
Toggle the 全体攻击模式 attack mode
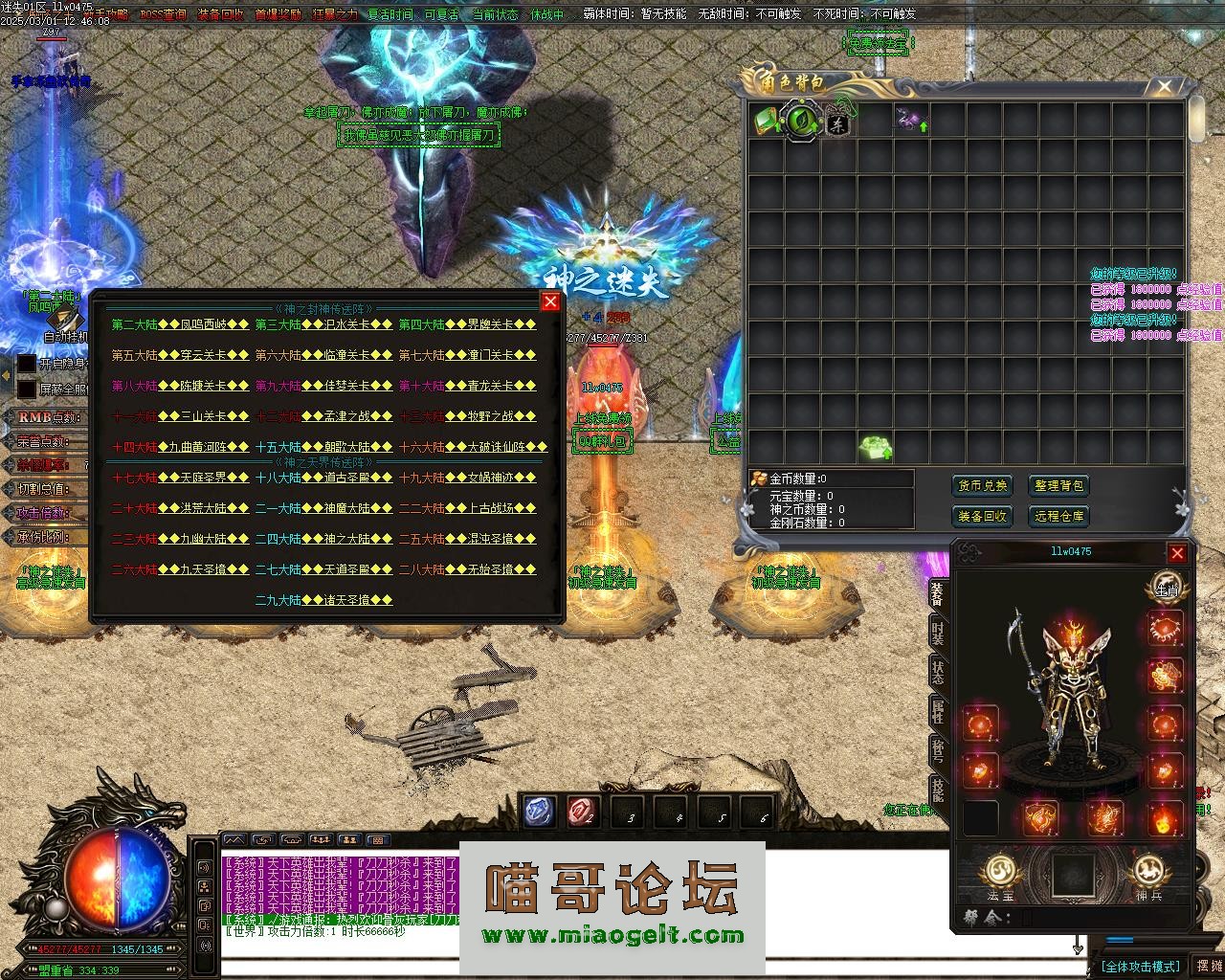click(x=1140, y=967)
